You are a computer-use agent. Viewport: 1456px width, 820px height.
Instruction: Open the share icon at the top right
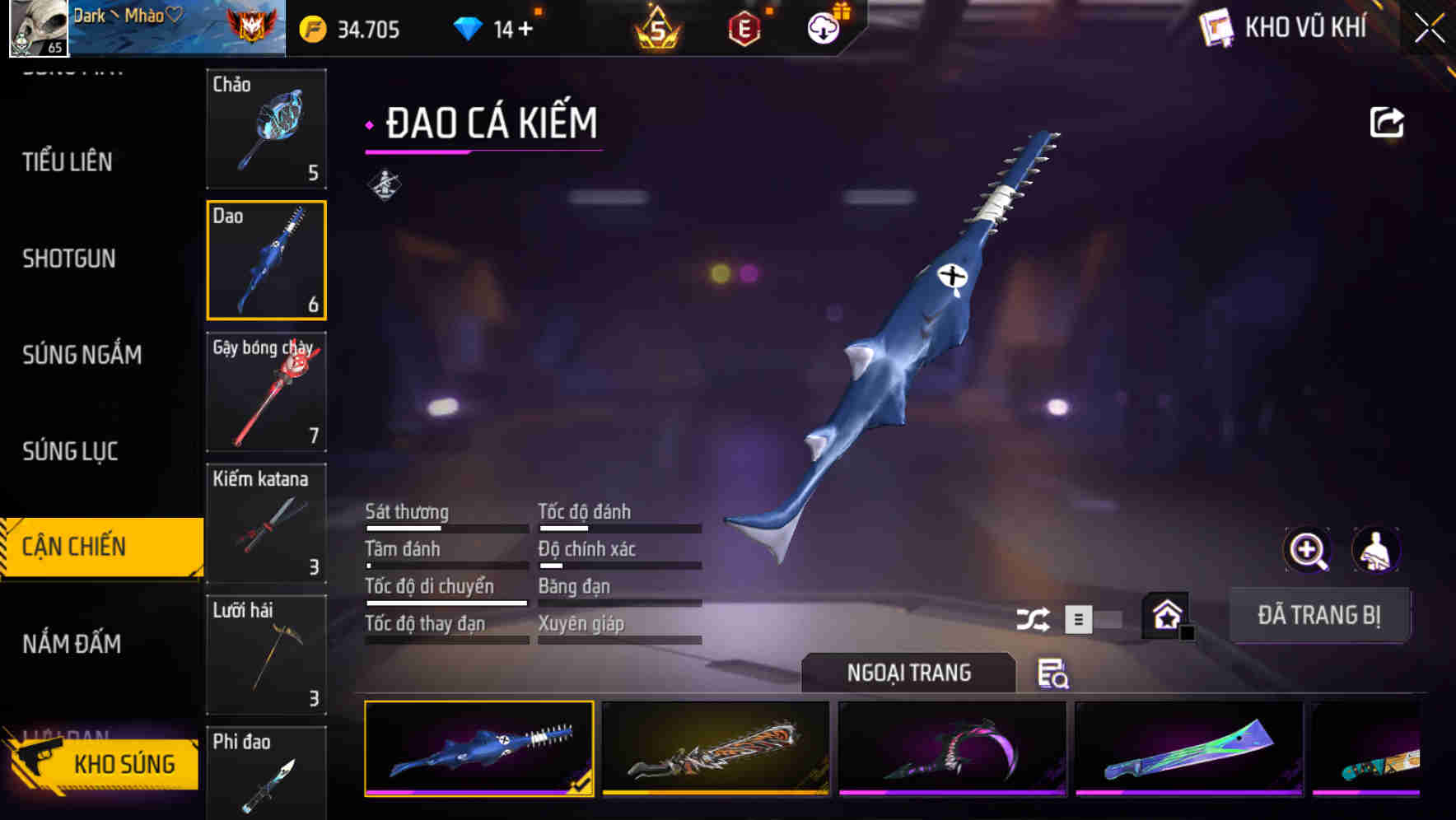(1388, 122)
